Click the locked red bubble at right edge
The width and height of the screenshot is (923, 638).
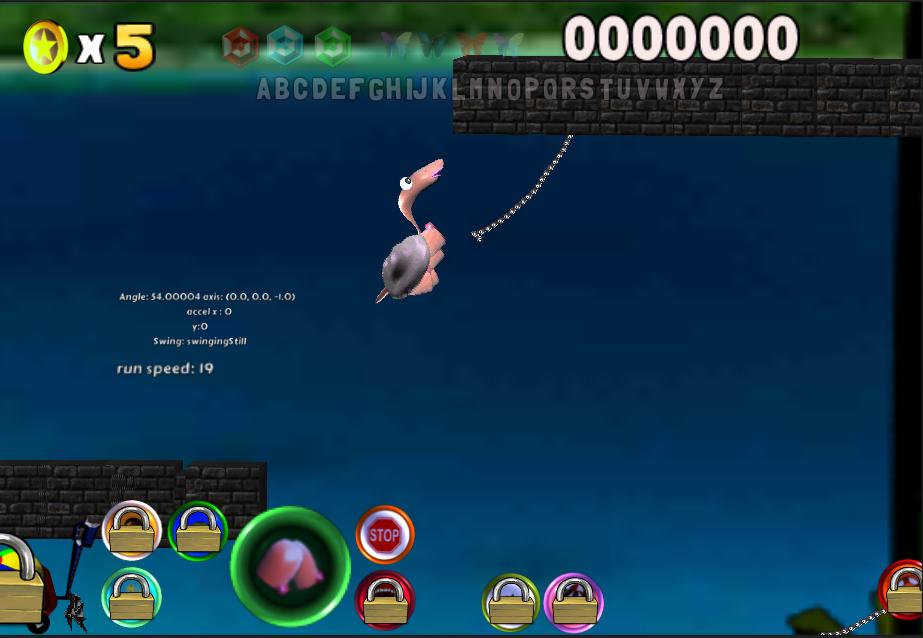[903, 590]
